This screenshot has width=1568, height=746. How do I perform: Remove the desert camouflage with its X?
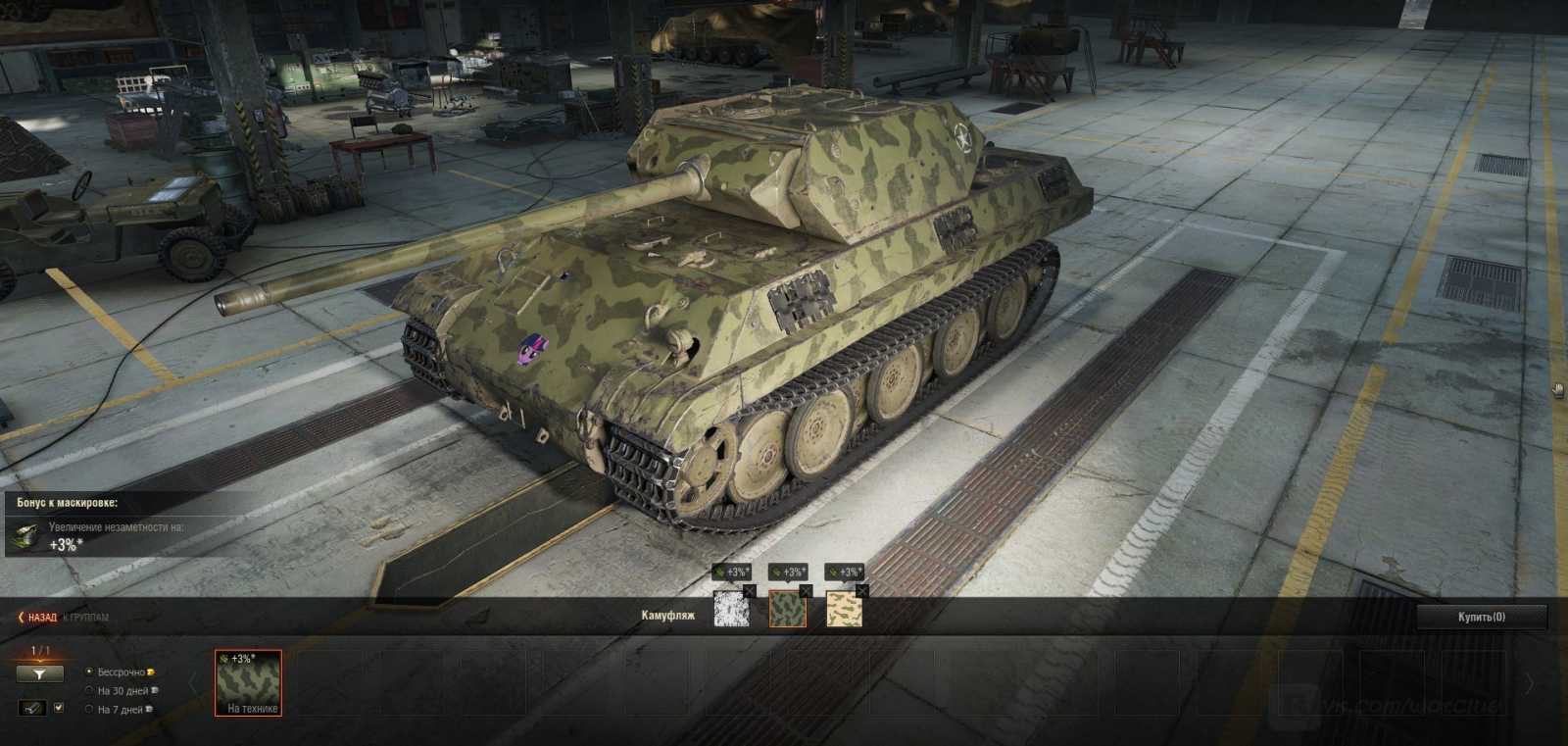coord(862,591)
